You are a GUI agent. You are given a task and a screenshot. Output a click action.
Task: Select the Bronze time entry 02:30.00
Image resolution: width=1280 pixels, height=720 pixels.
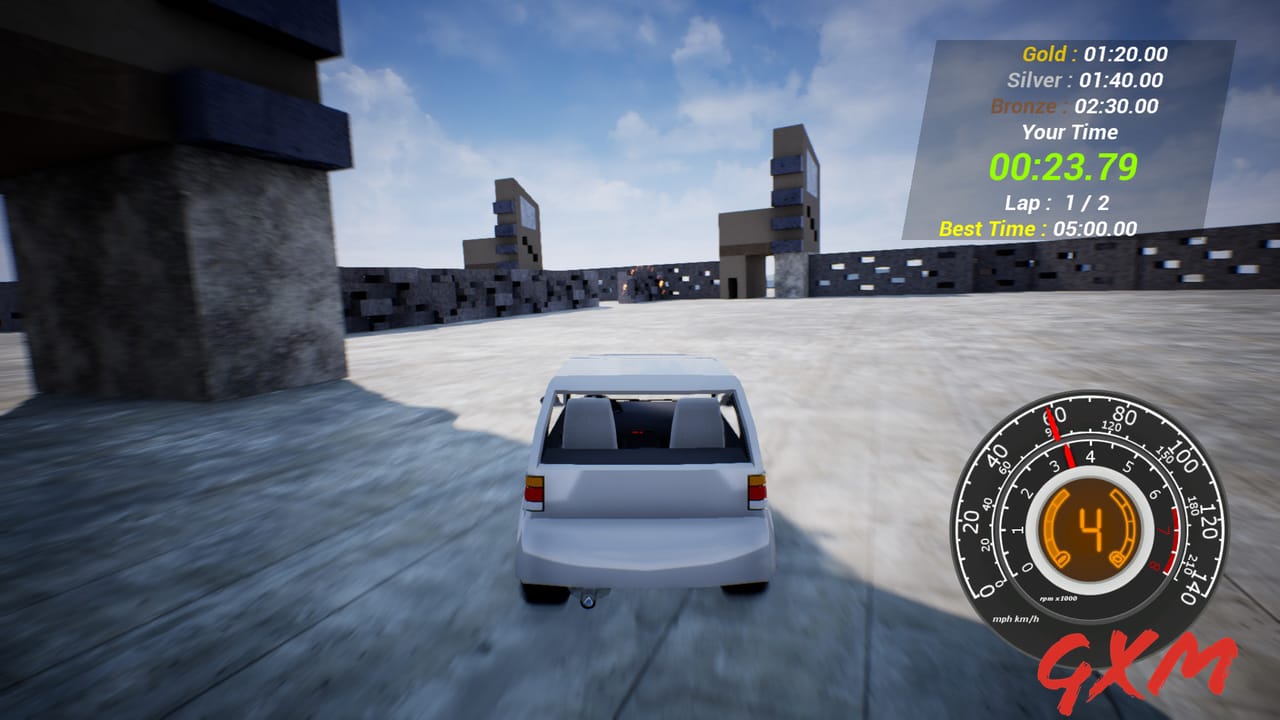pyautogui.click(x=1078, y=105)
